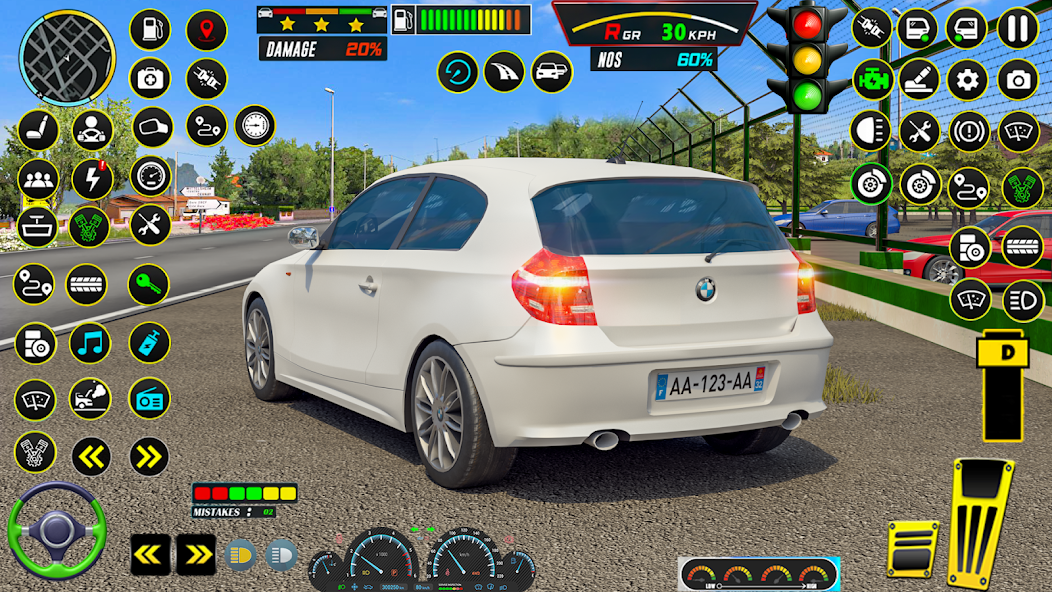Tap the lightning bolt alert icon

point(92,179)
